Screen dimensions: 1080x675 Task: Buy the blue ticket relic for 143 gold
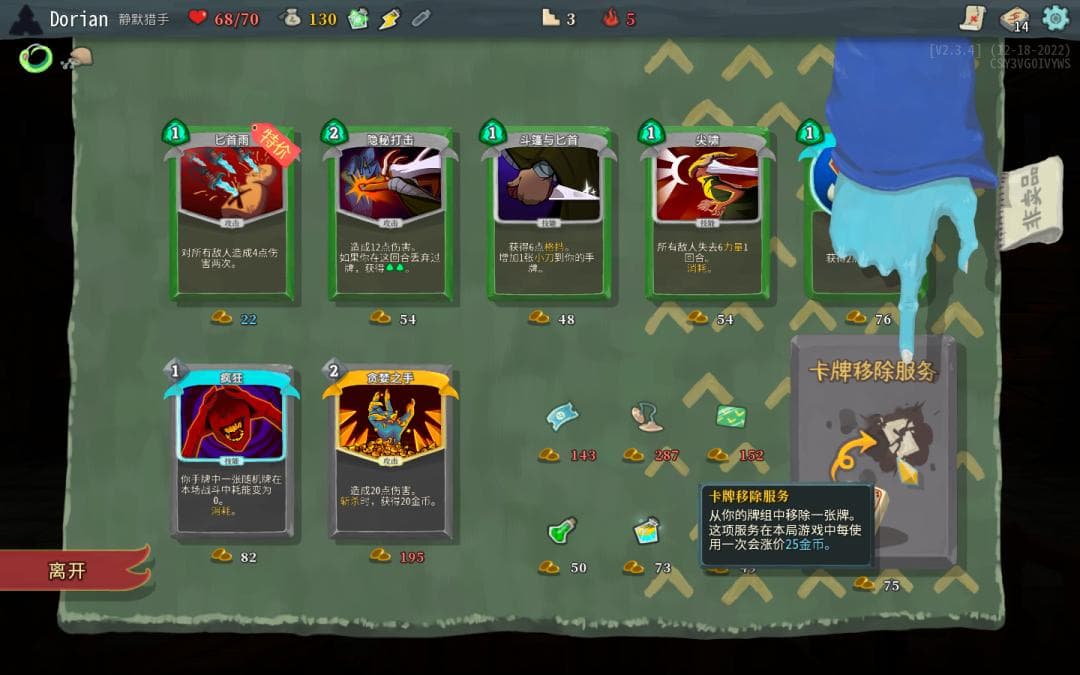(562, 416)
